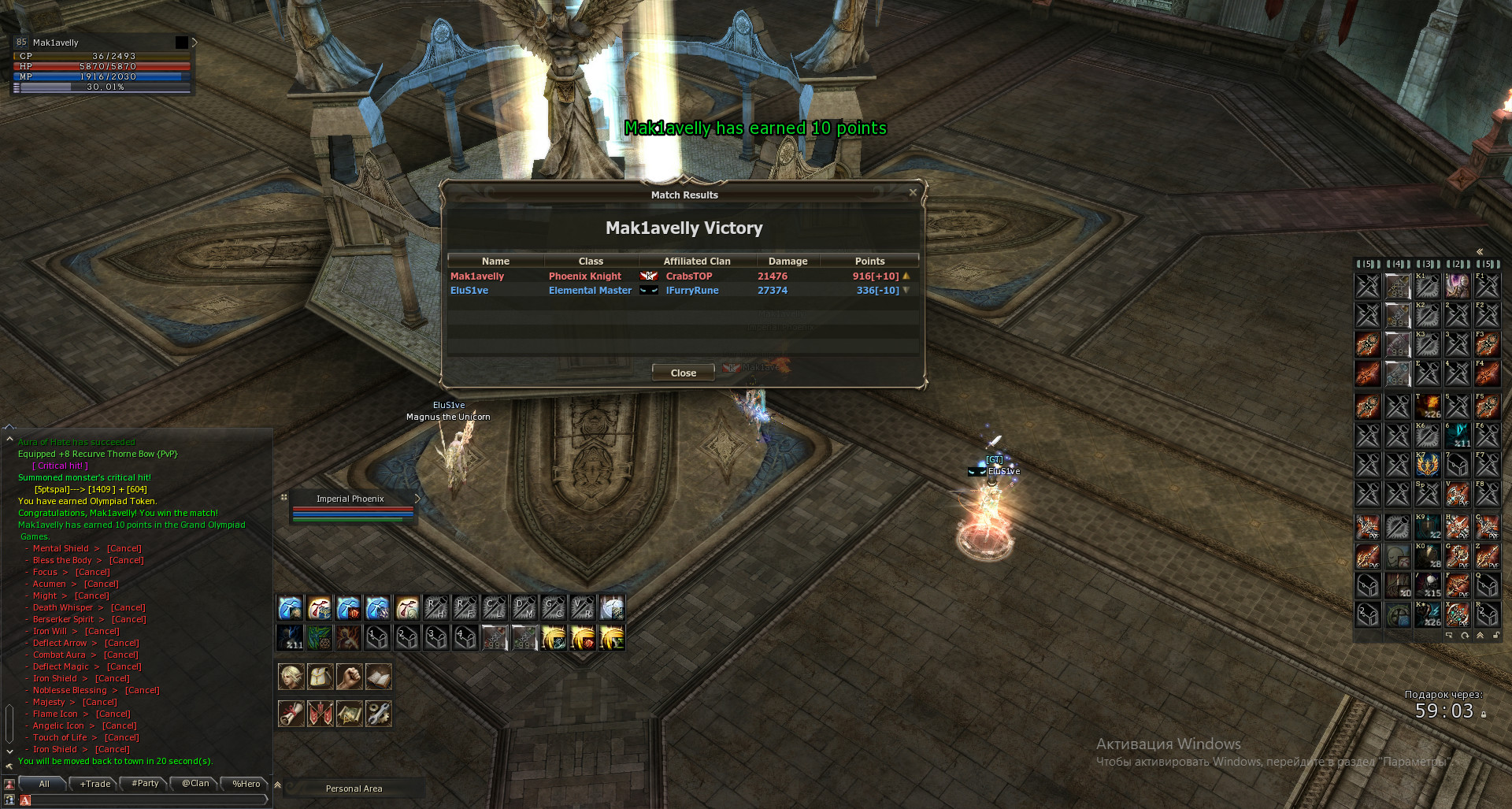Open the clan banners icon
The width and height of the screenshot is (1512, 809).
tap(320, 714)
